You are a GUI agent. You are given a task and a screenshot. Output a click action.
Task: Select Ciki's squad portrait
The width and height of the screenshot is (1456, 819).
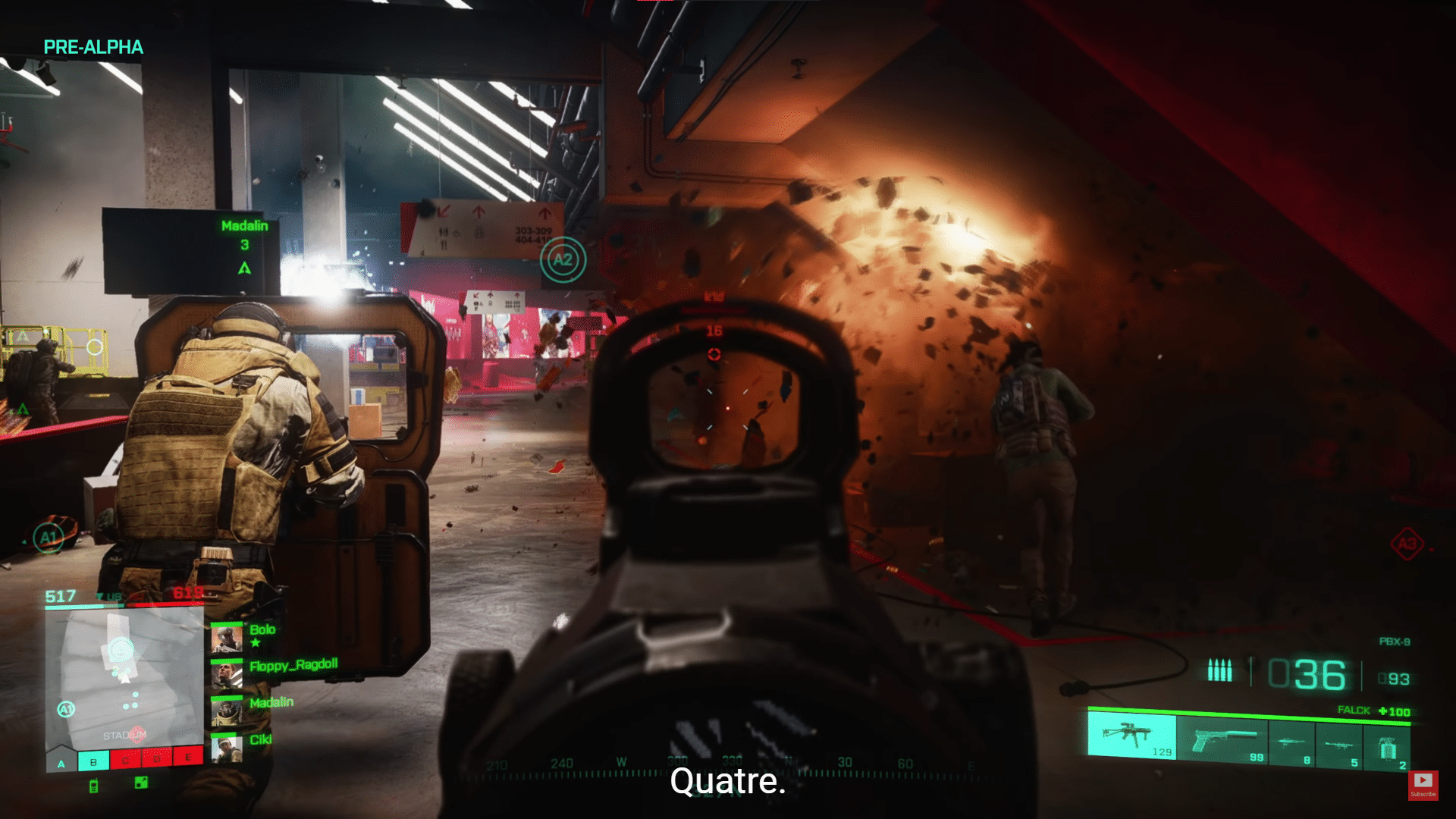(x=226, y=748)
